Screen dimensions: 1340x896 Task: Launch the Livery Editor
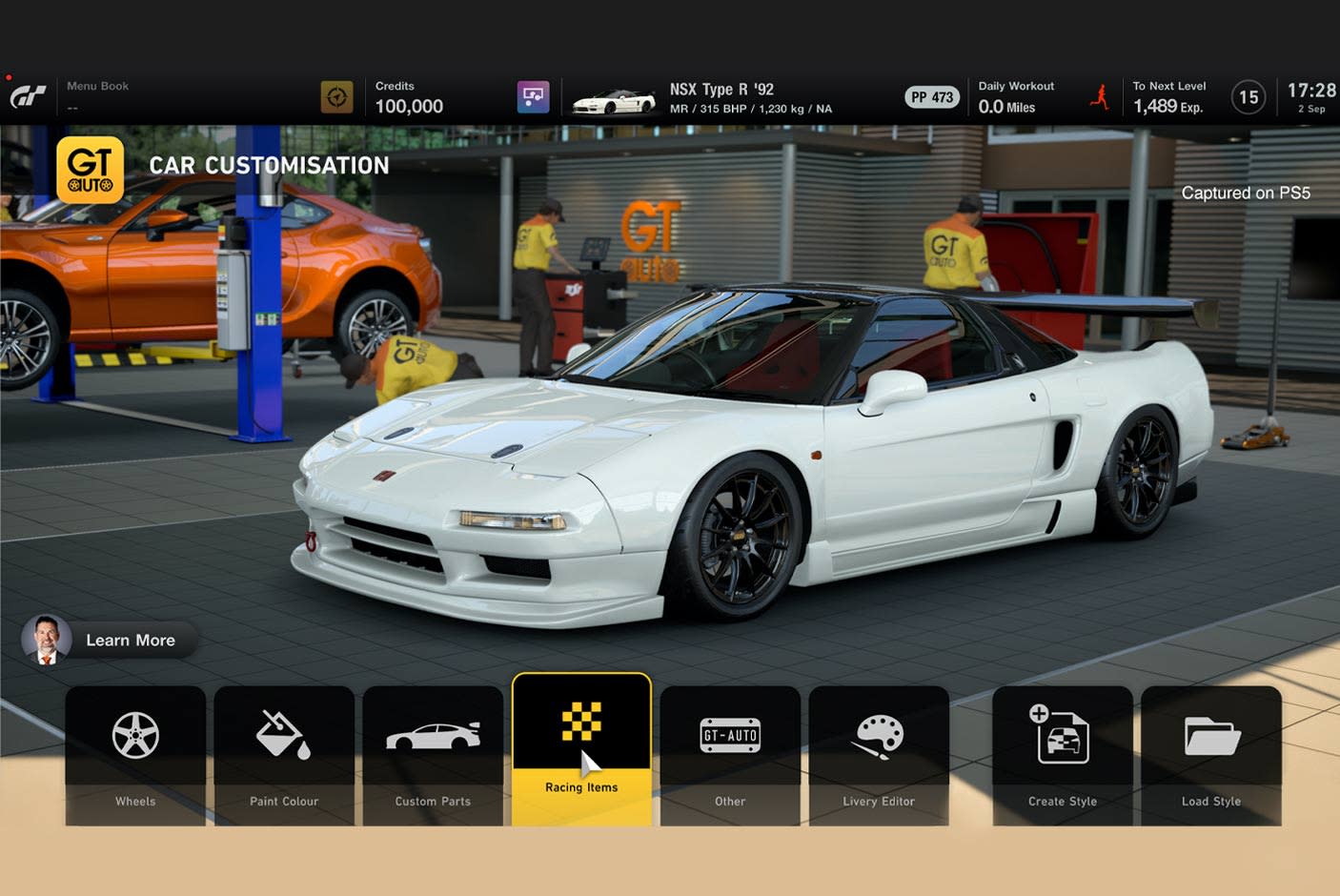(x=879, y=753)
